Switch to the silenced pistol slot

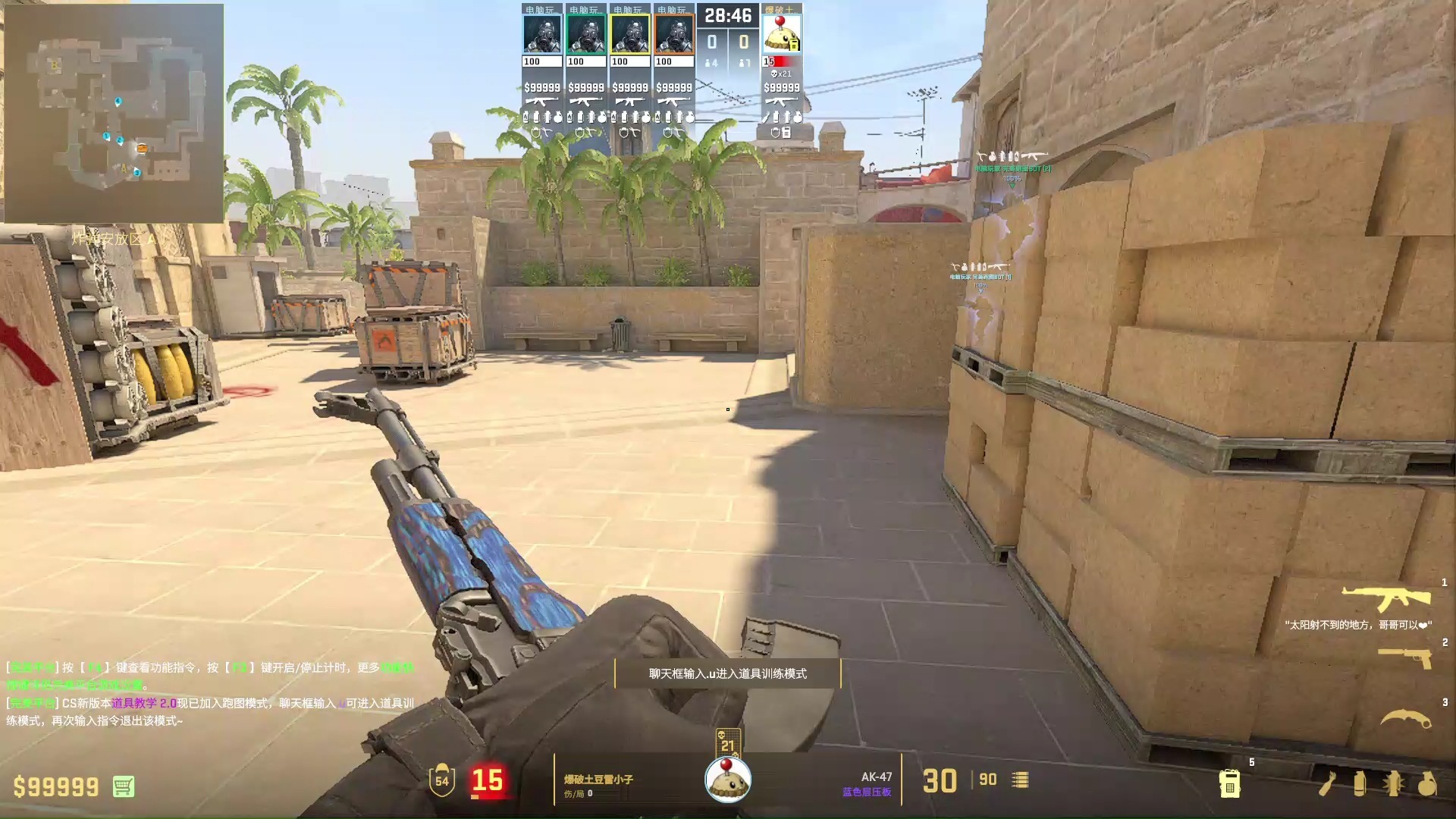coord(1404,657)
